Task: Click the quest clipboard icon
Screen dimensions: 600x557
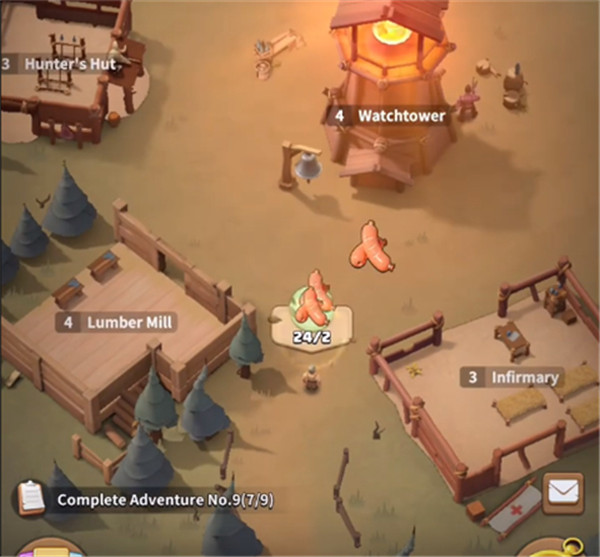Action: point(31,498)
